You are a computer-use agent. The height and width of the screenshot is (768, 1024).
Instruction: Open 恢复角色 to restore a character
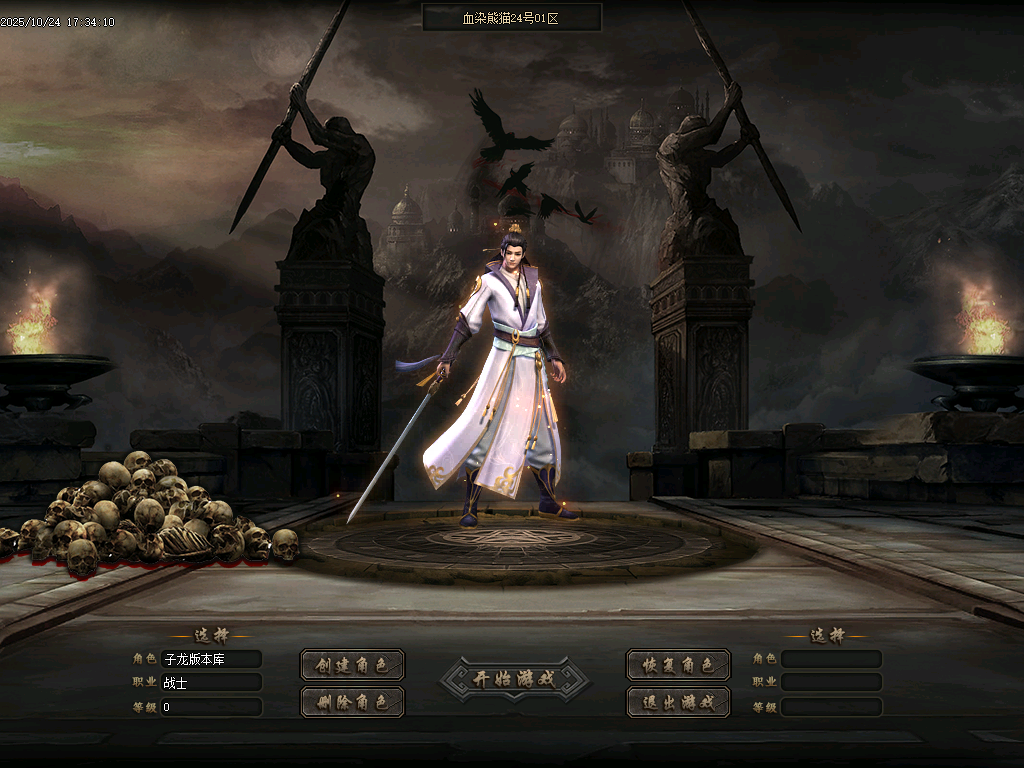(x=678, y=665)
